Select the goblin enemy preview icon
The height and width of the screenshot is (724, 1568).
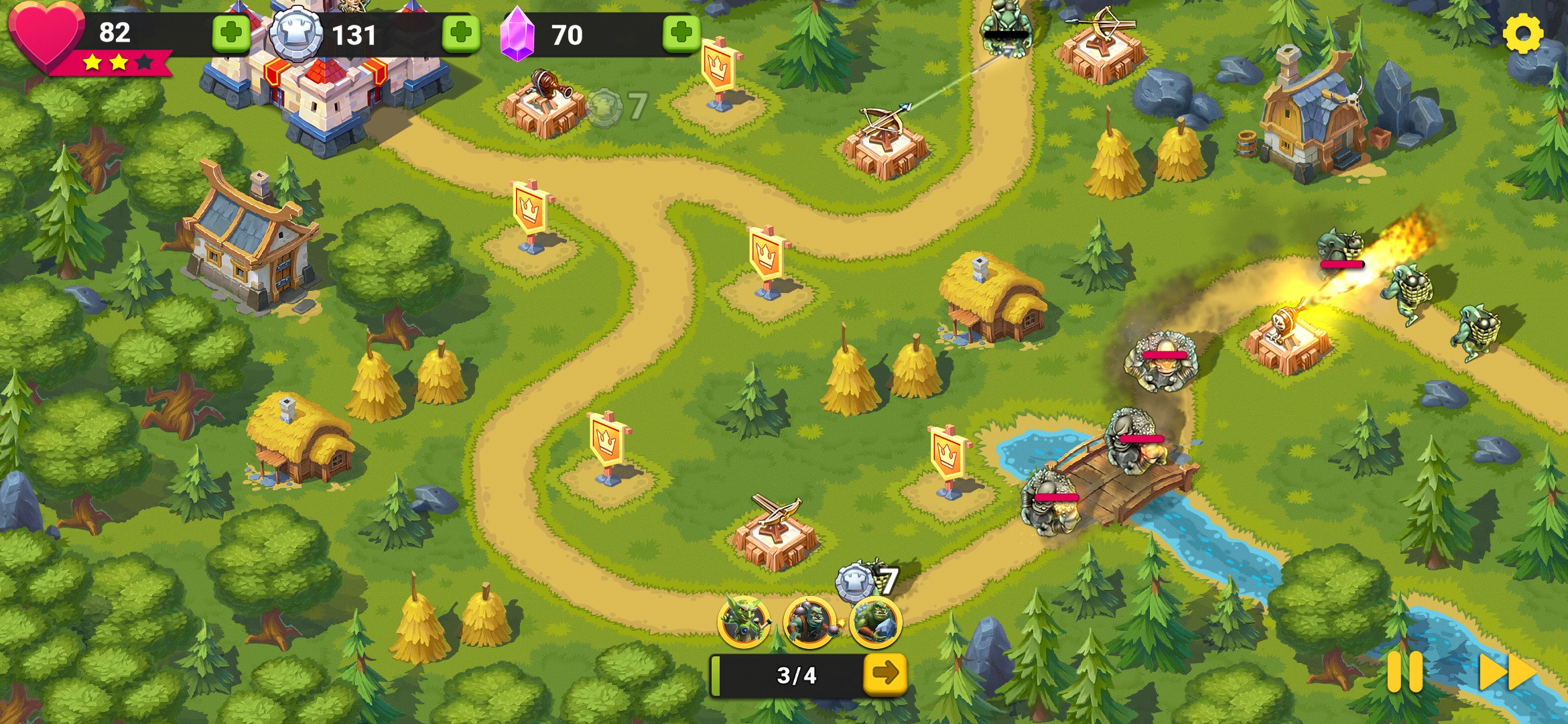coord(744,622)
